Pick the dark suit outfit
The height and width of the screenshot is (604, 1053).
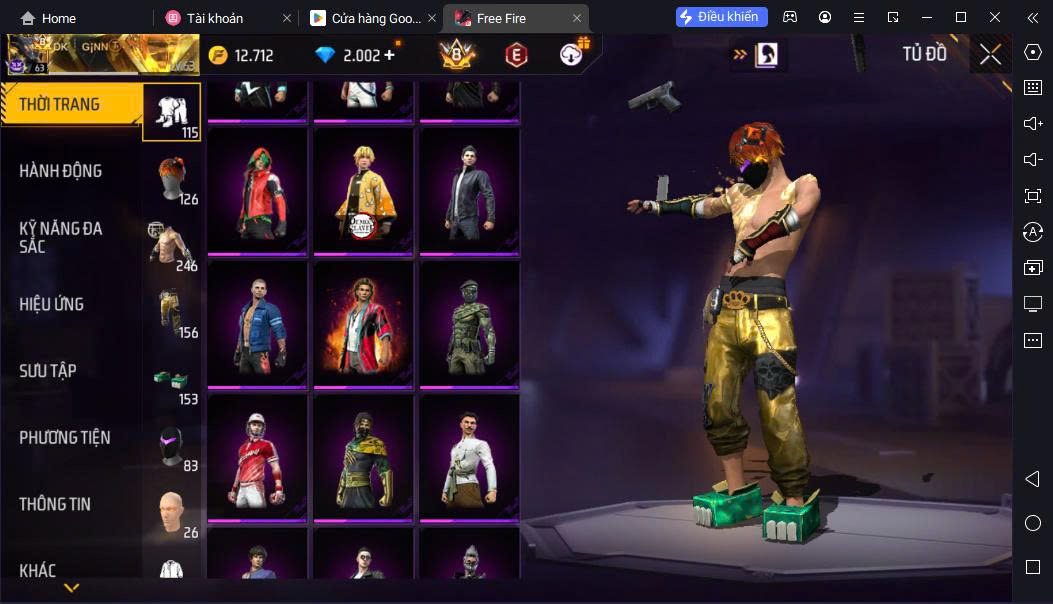click(x=469, y=190)
